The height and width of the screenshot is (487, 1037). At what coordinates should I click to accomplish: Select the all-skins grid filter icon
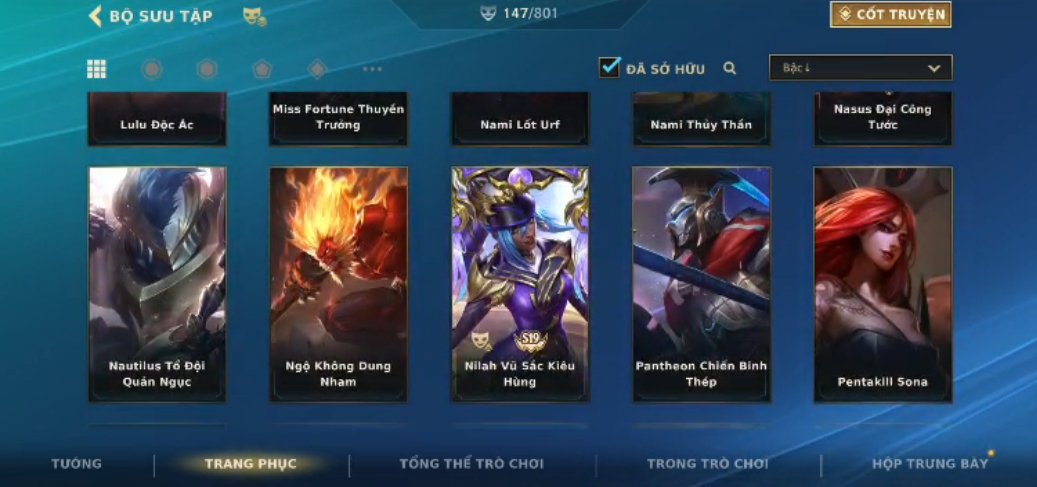coord(96,69)
